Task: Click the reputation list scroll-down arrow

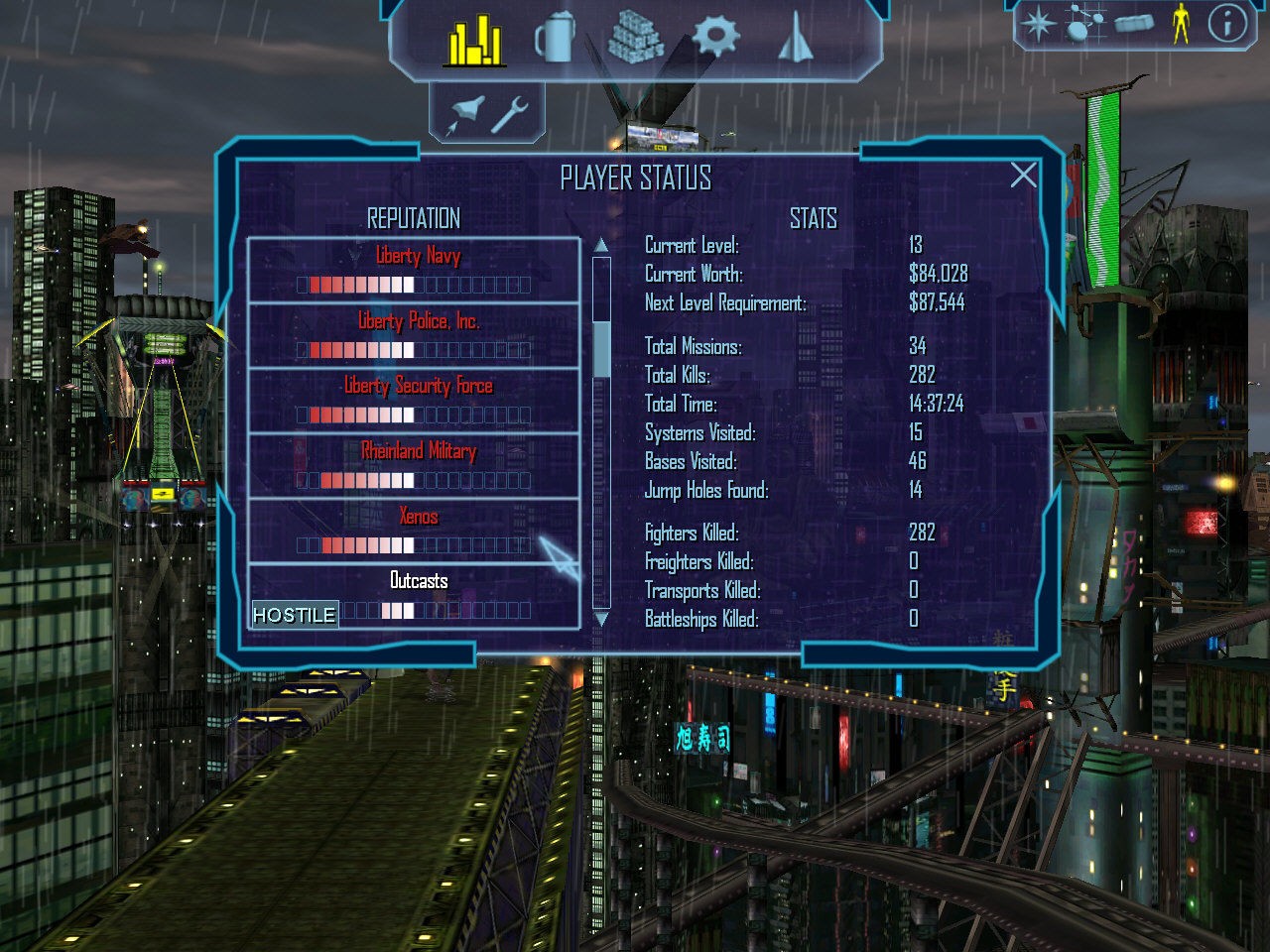Action: (x=601, y=619)
